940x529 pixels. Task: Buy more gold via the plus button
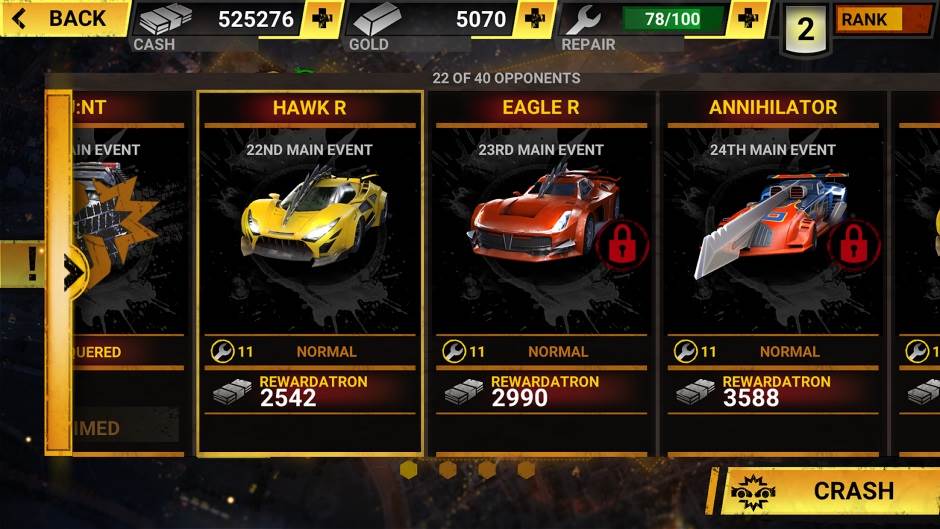click(x=535, y=19)
